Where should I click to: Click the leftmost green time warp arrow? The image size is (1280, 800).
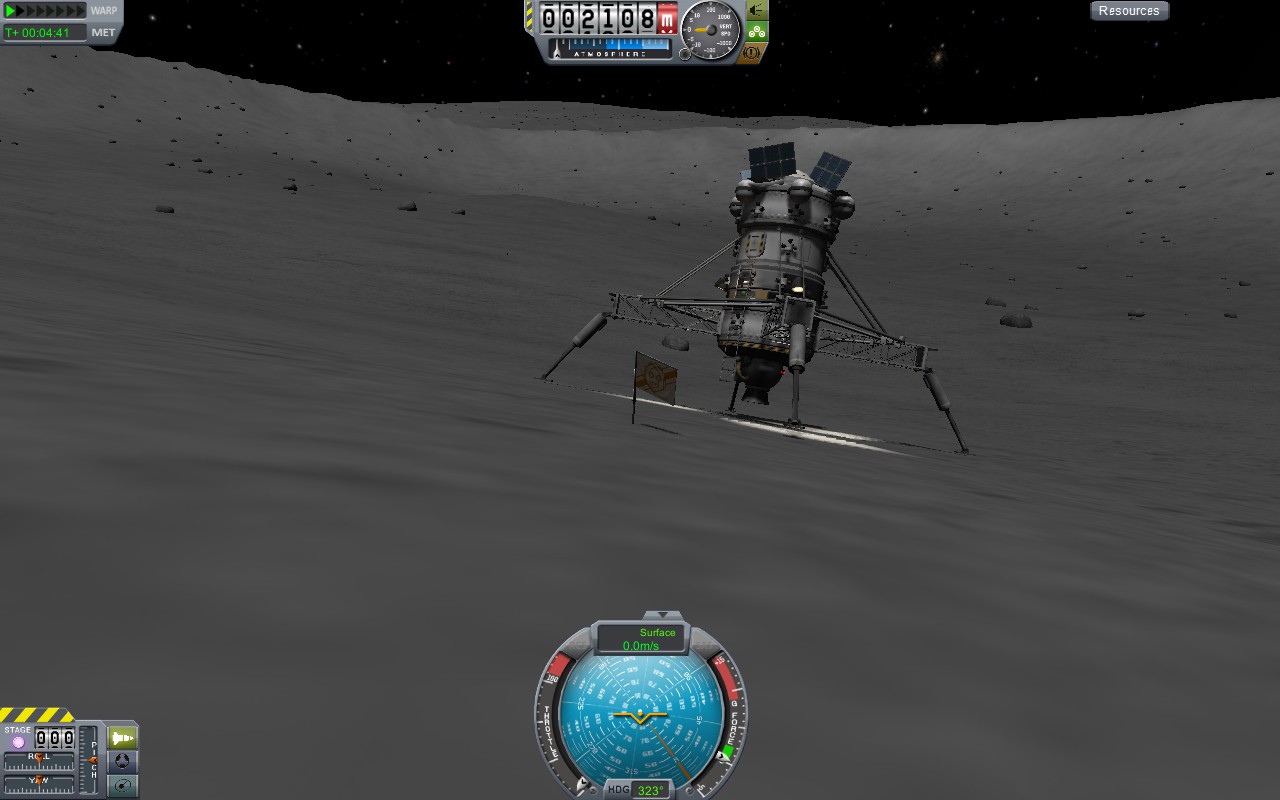[8, 10]
